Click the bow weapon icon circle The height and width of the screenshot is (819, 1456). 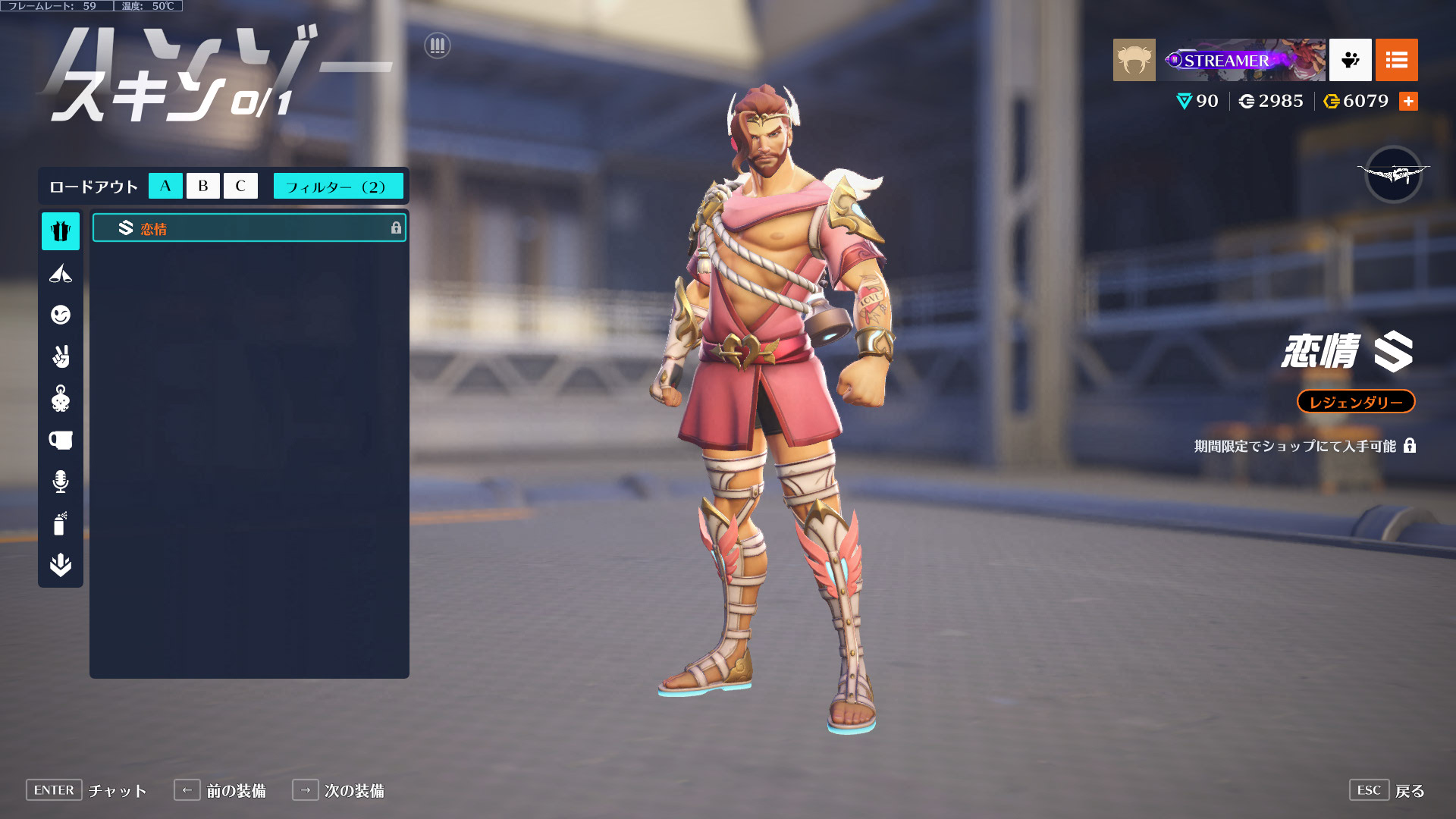point(1393,174)
